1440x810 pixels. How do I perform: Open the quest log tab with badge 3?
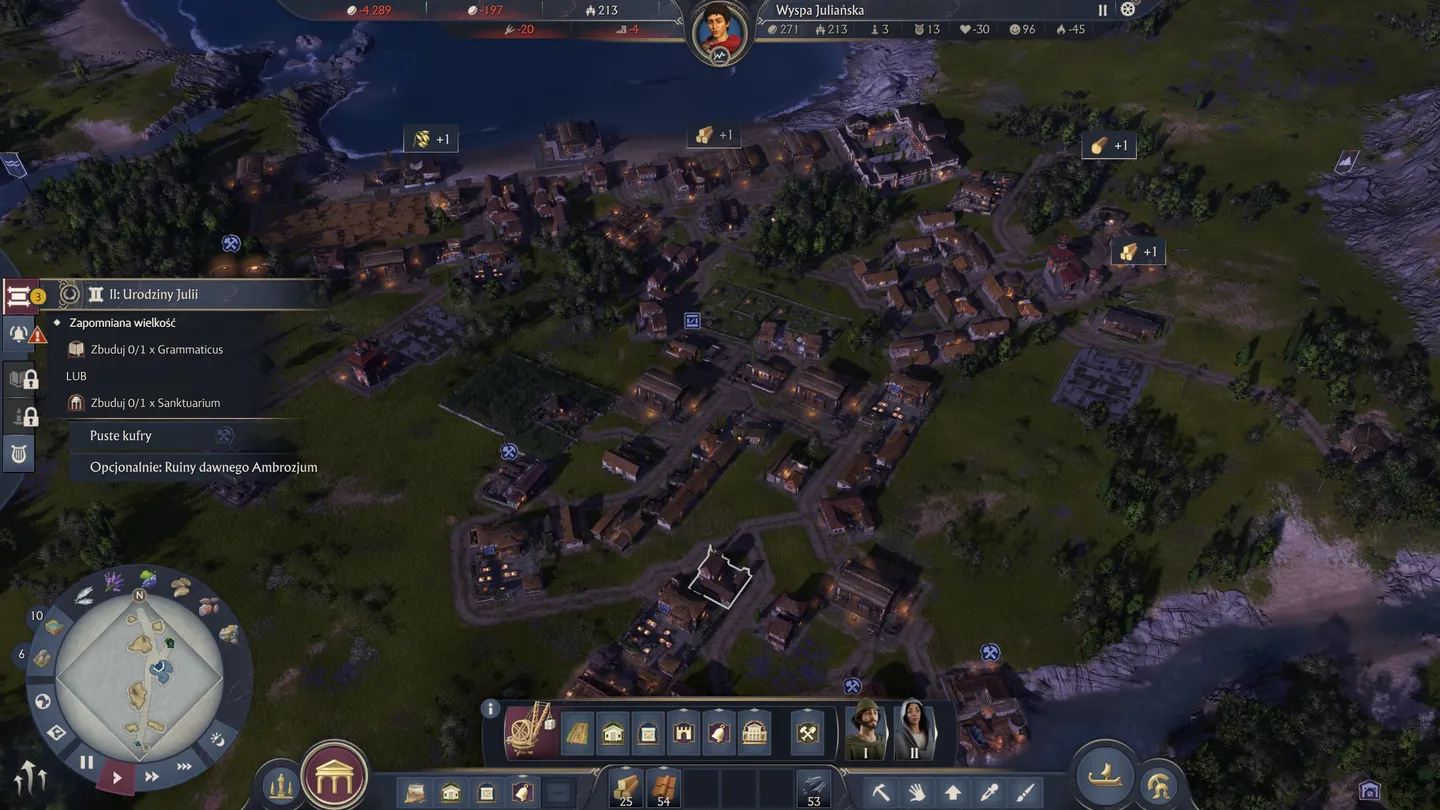[x=19, y=296]
